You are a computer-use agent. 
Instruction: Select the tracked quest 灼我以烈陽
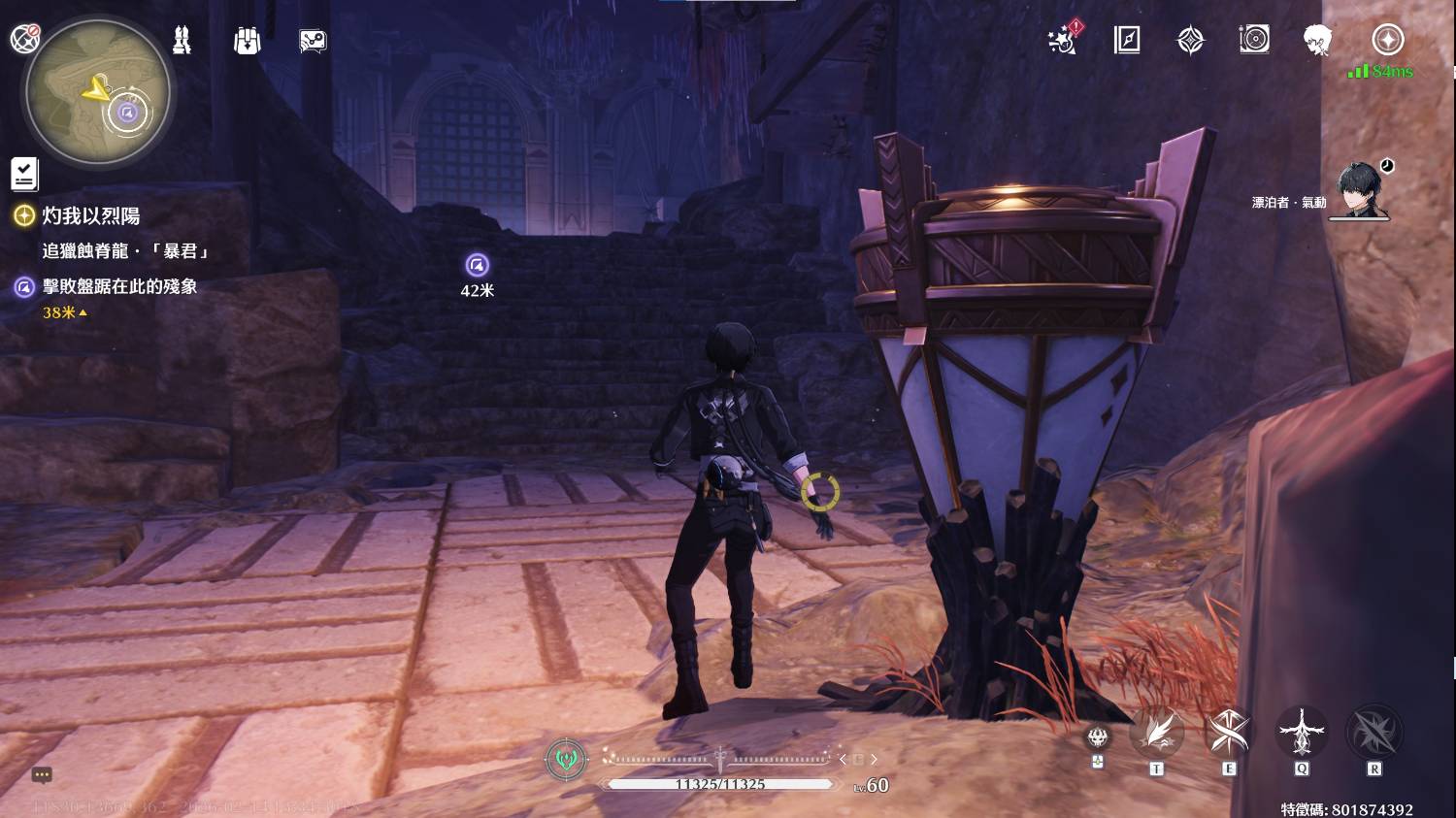click(x=90, y=215)
